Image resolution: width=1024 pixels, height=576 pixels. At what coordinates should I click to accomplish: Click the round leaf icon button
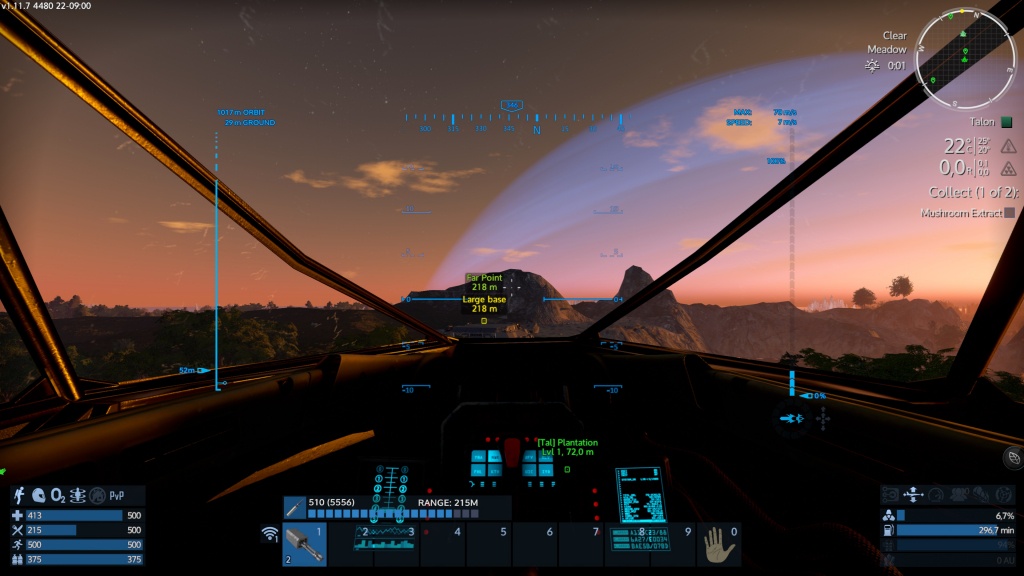point(1012,456)
